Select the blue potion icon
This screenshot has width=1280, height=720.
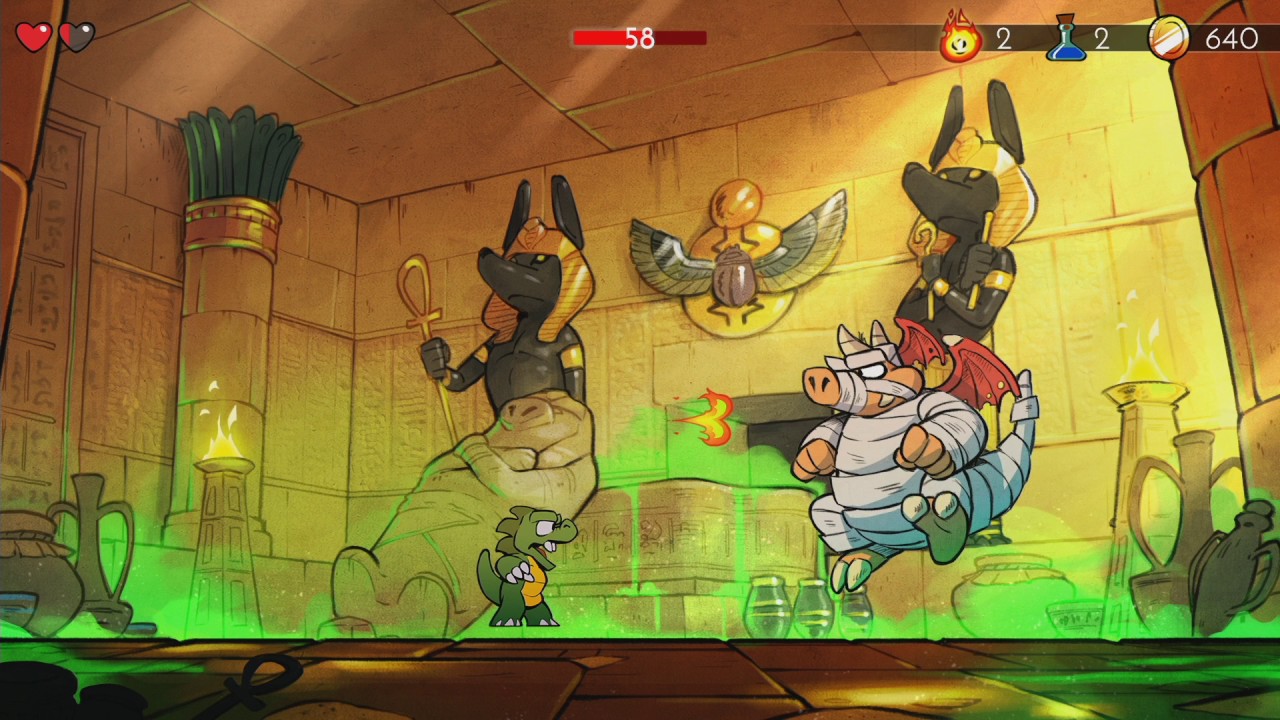click(1066, 40)
